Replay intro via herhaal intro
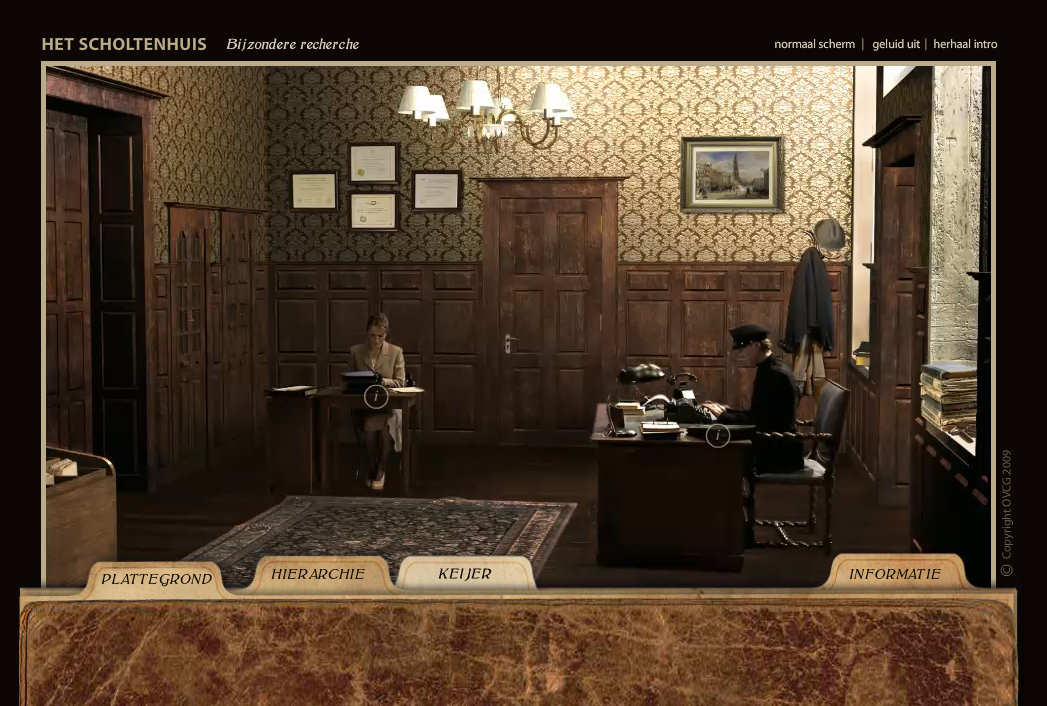 [x=964, y=44]
